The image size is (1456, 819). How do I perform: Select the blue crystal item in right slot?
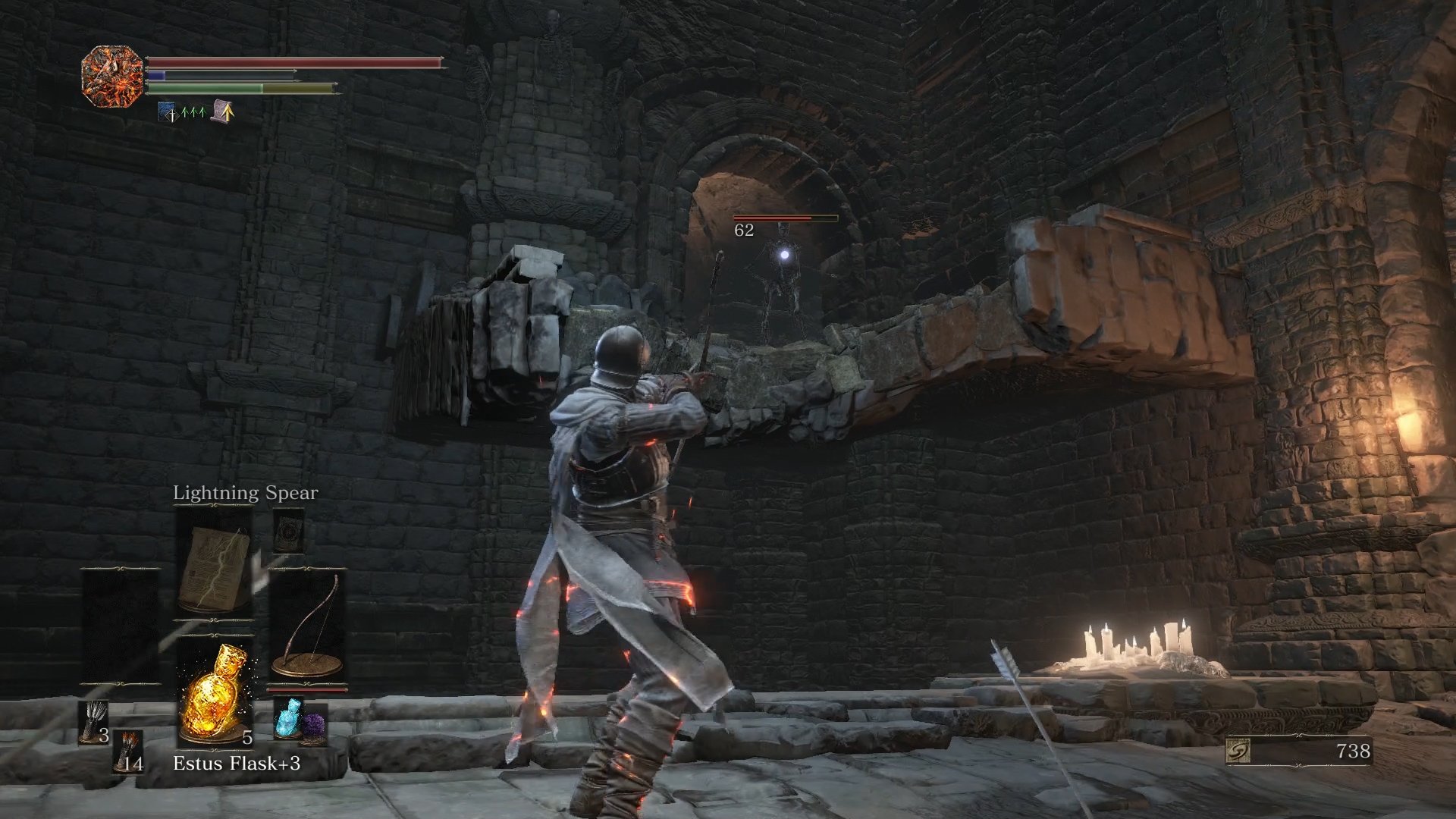pyautogui.click(x=288, y=718)
